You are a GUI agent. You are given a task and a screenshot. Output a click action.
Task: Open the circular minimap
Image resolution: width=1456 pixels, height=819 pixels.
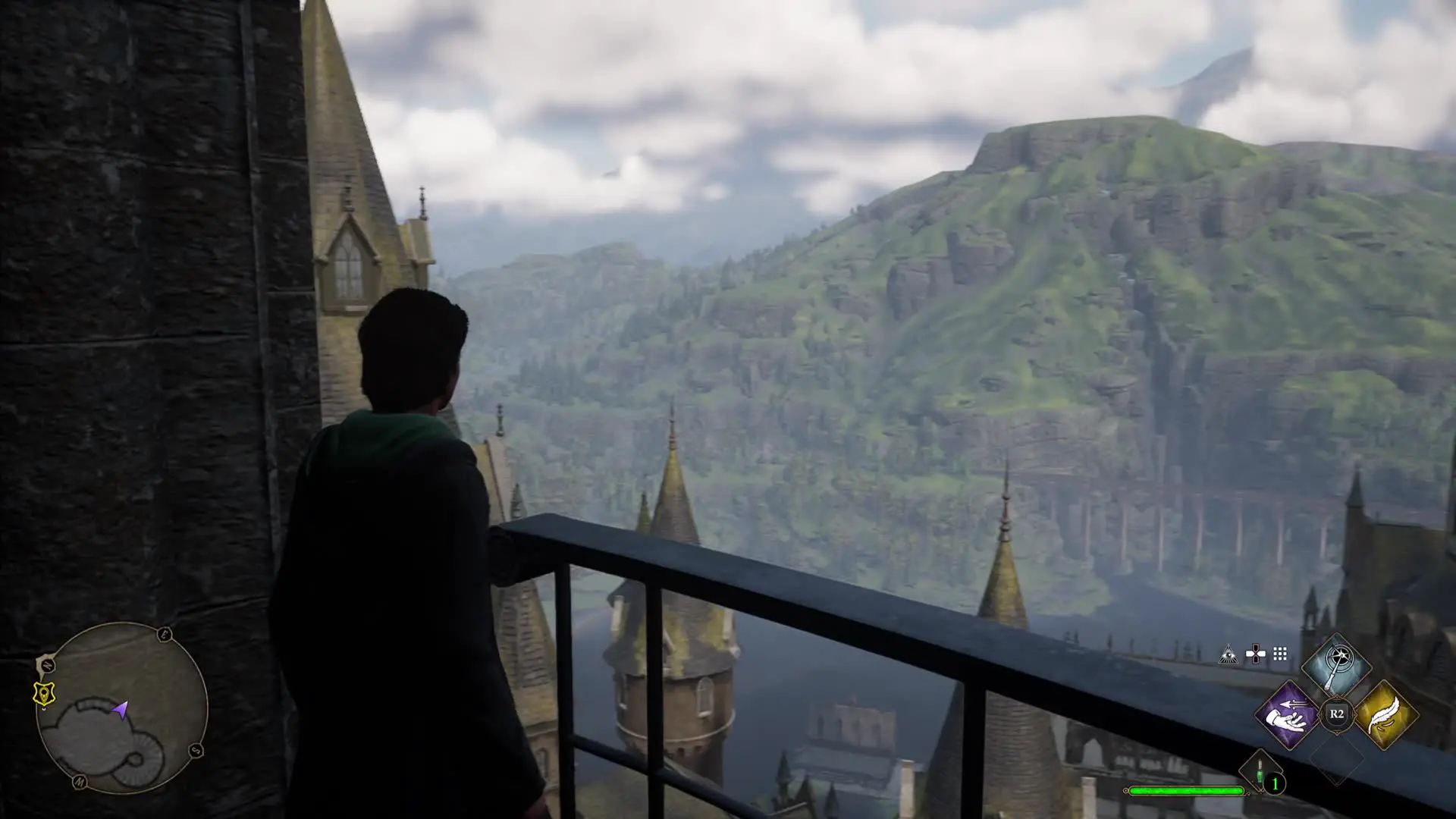pyautogui.click(x=122, y=708)
